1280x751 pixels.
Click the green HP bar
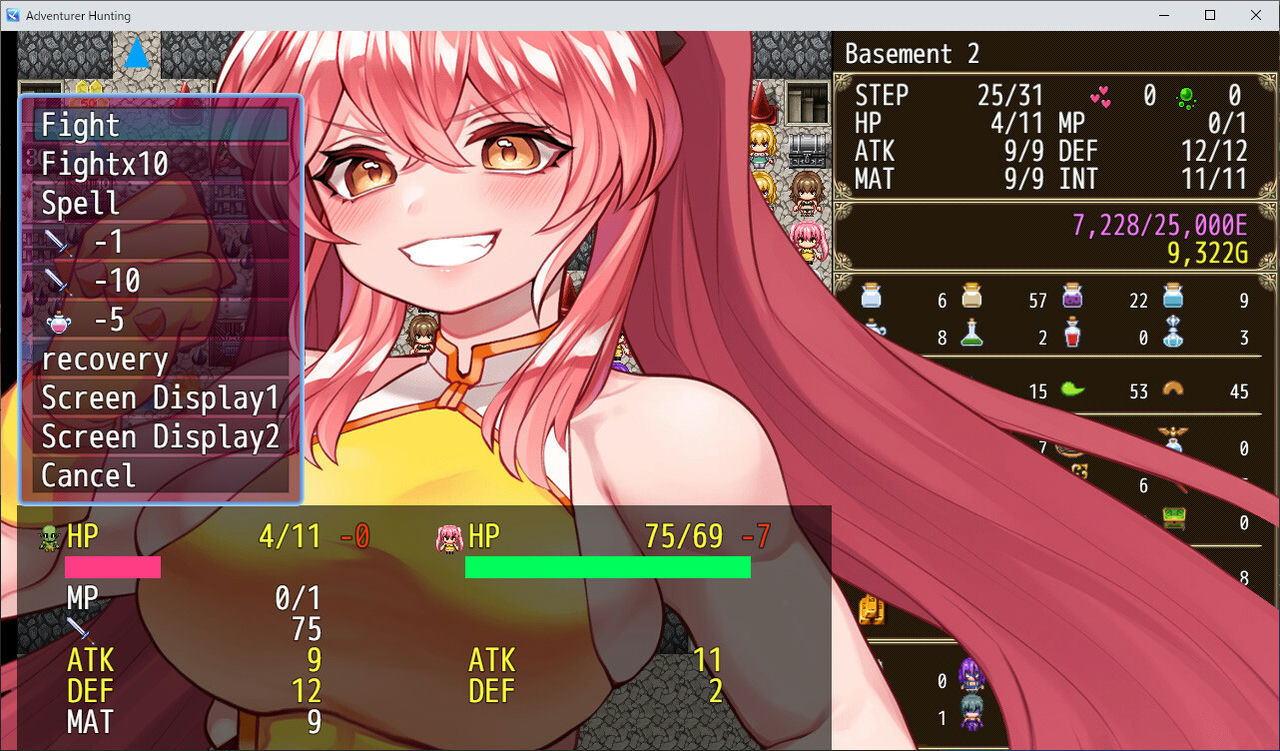[x=607, y=567]
